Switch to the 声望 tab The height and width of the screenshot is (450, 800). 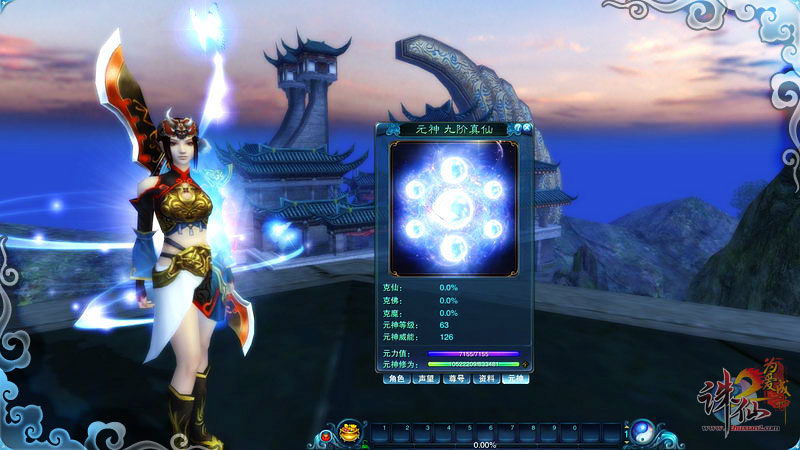[426, 380]
